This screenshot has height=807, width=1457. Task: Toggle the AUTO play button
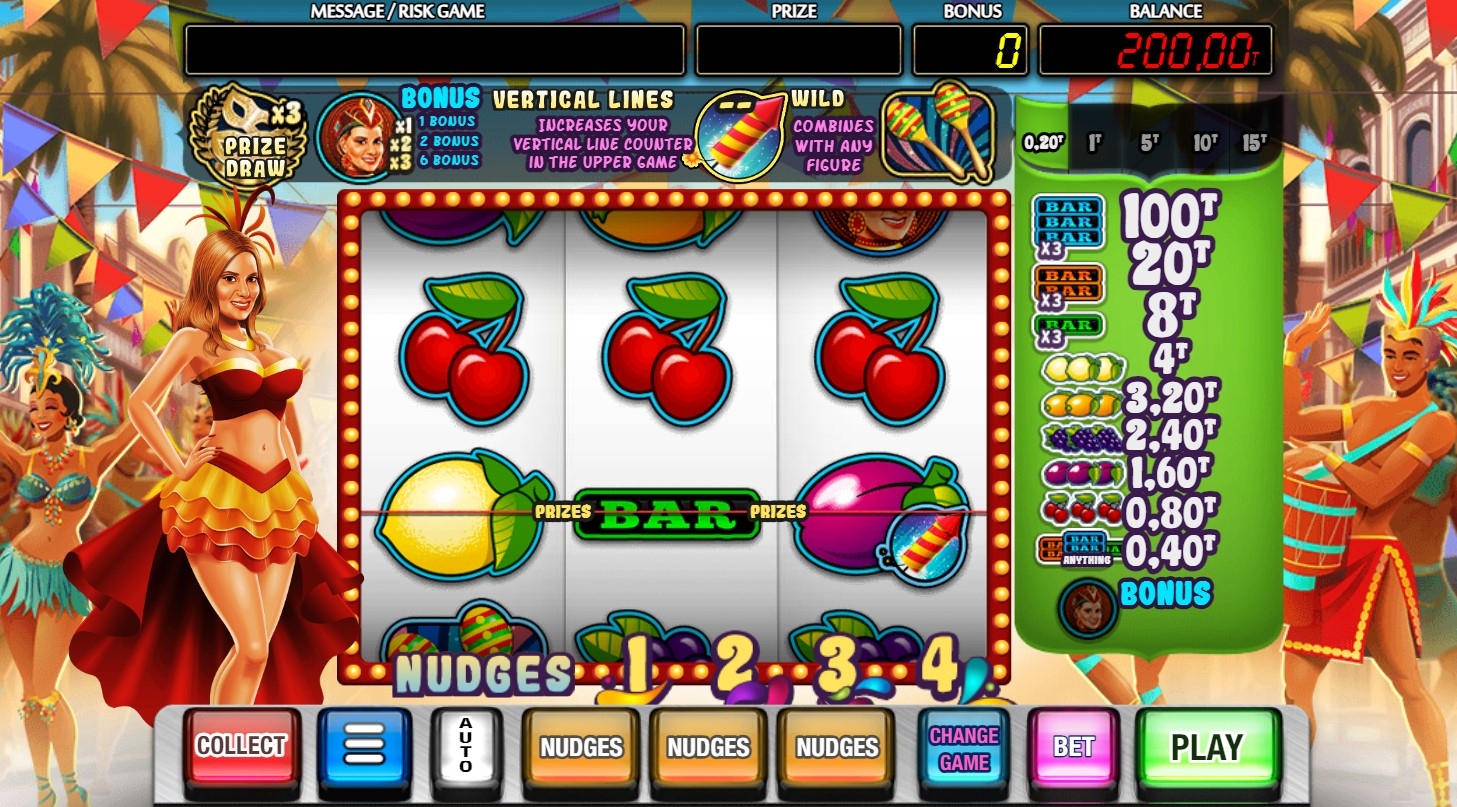coord(465,746)
